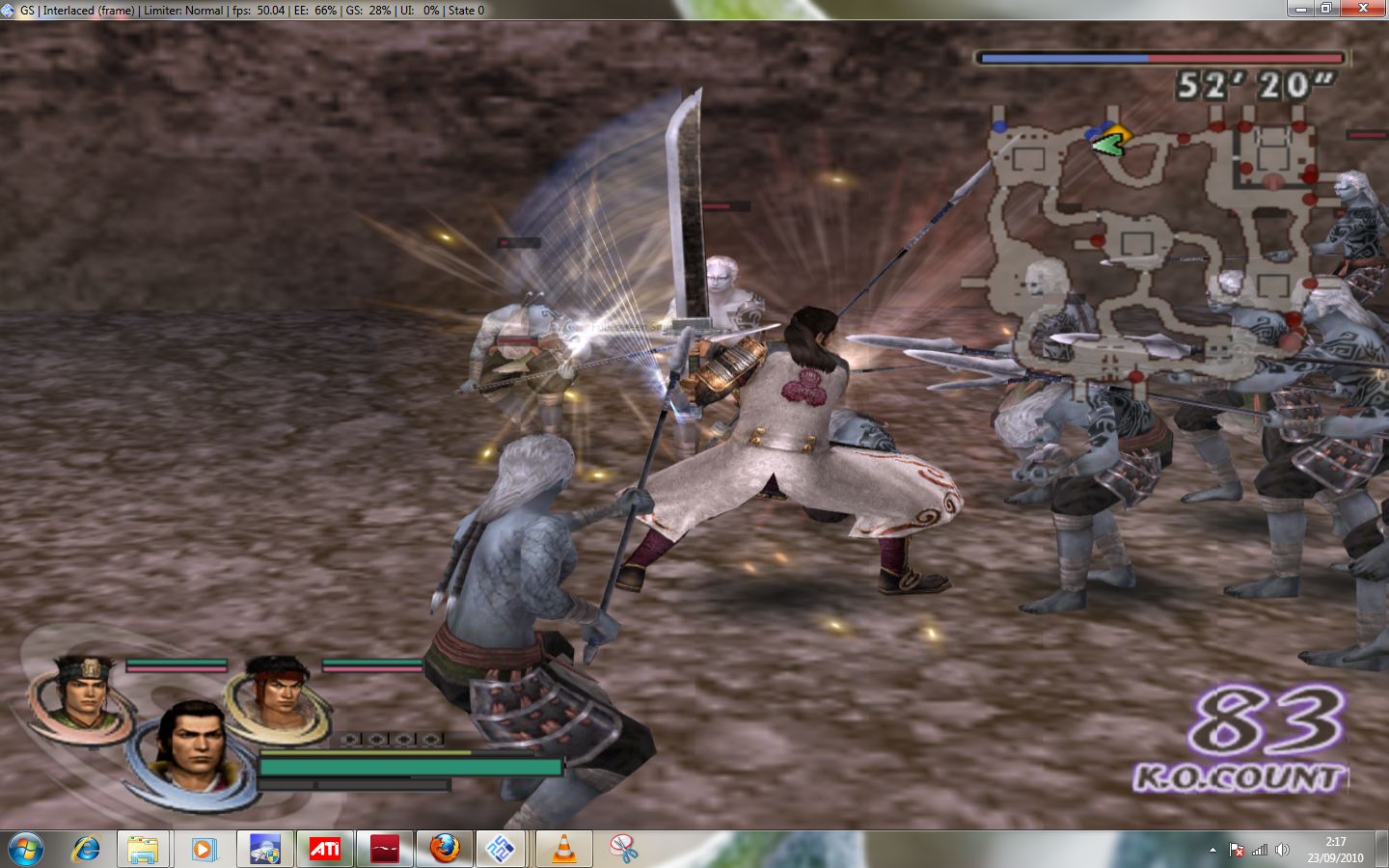This screenshot has width=1389, height=868.
Task: Expand hidden system tray icons
Action: (x=1214, y=850)
